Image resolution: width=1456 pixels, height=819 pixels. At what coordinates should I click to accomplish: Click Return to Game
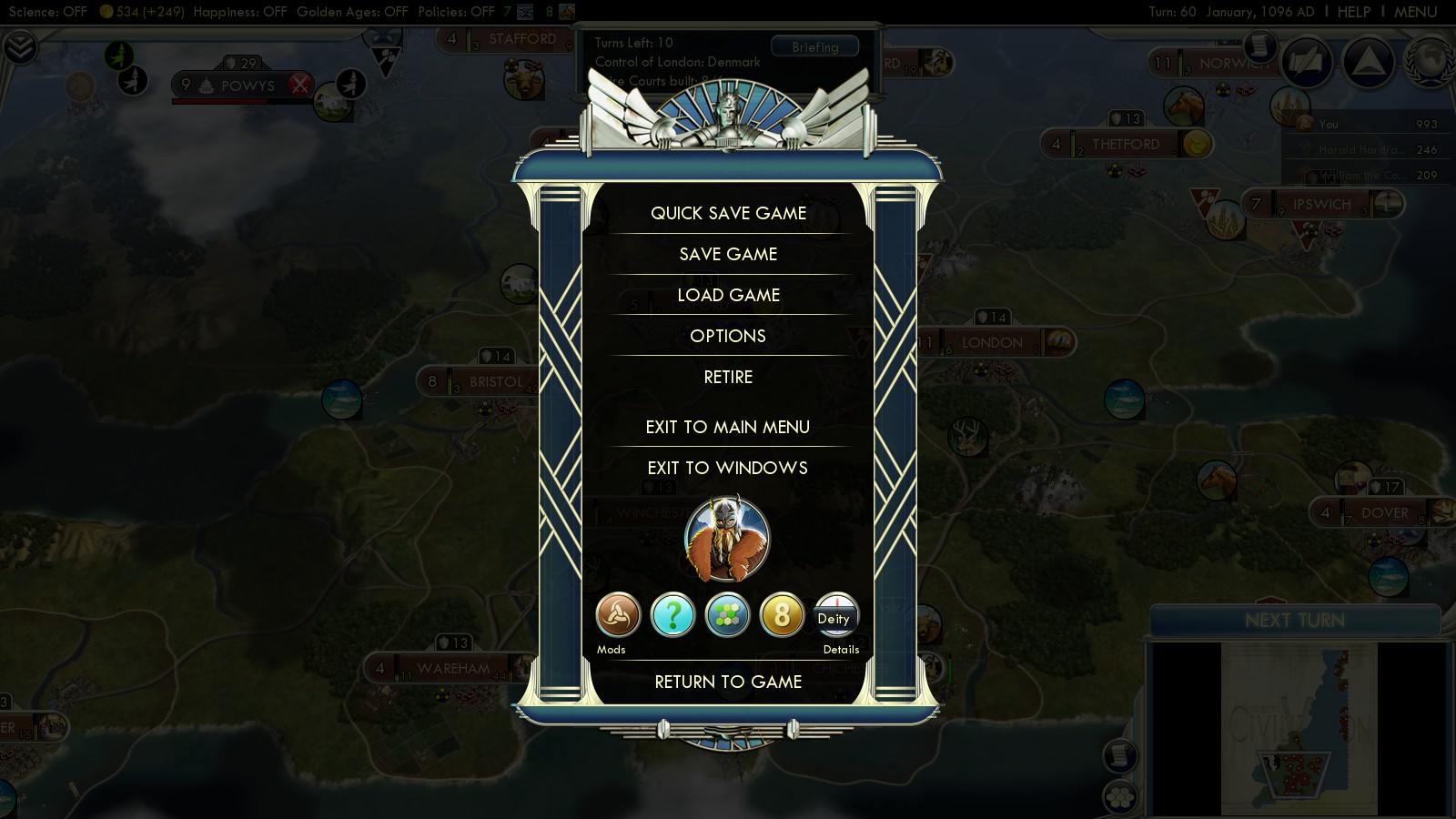[x=728, y=682]
